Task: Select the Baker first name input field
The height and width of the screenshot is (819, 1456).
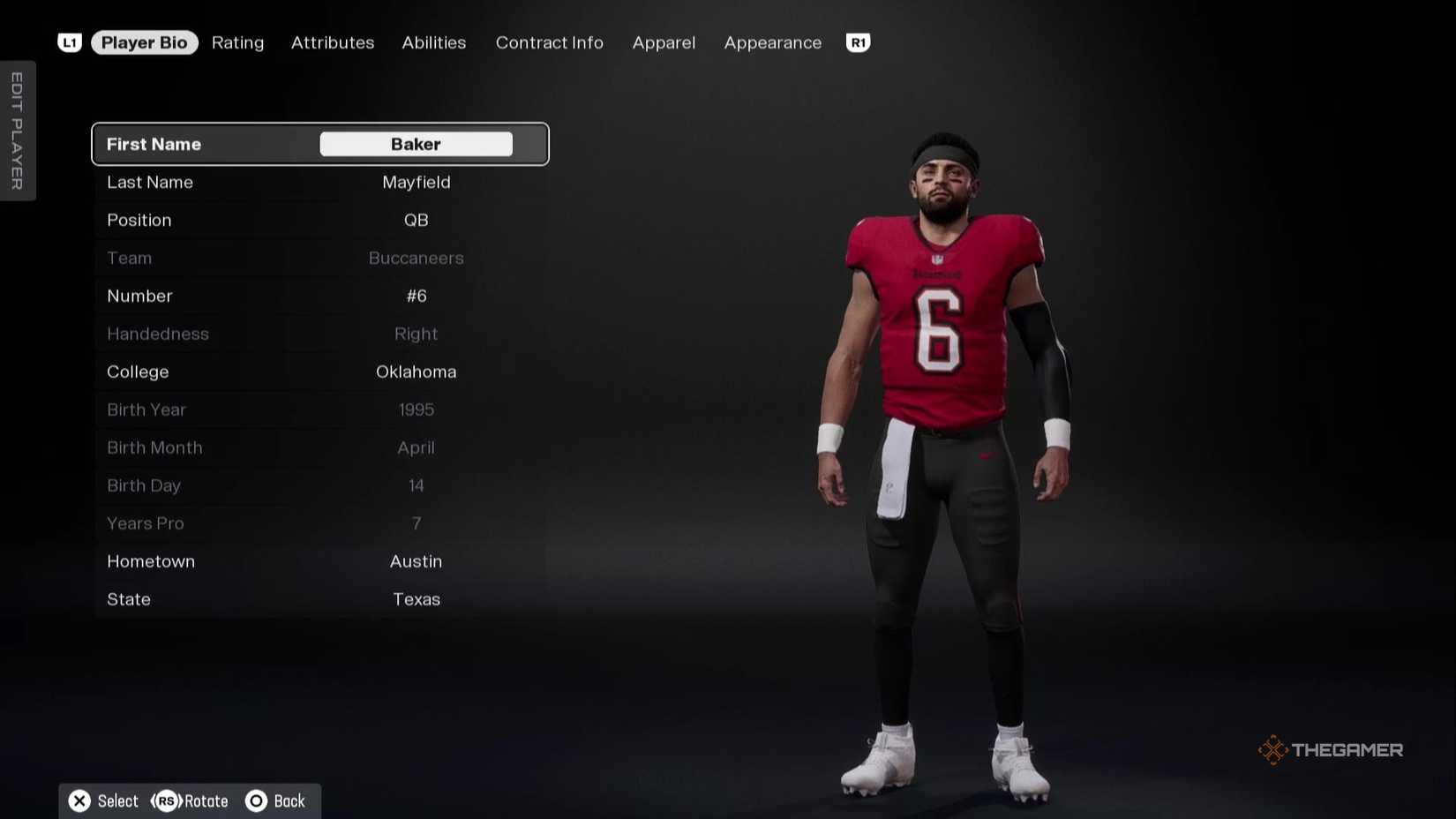Action: pyautogui.click(x=415, y=144)
